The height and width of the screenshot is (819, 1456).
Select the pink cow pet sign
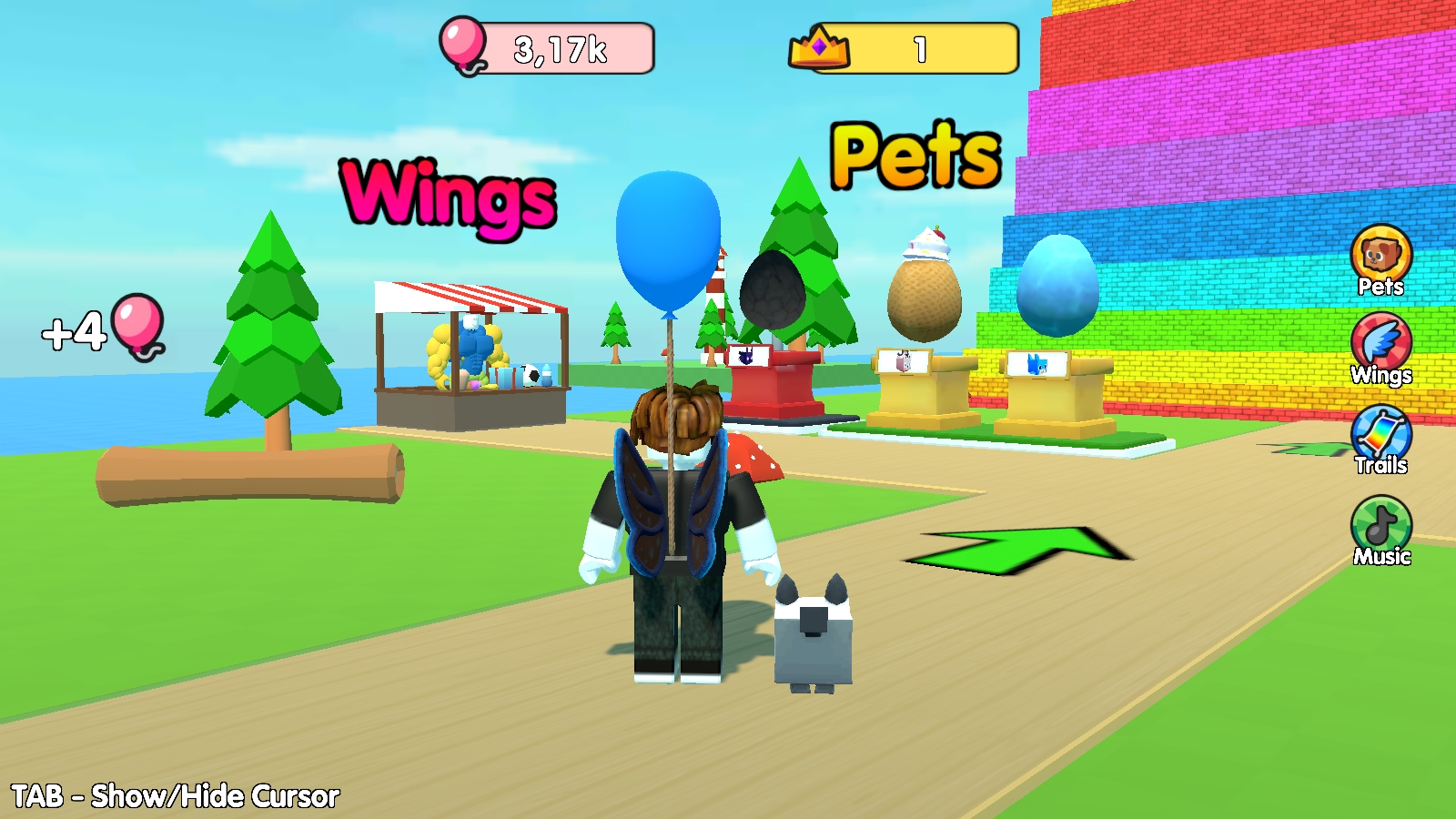point(901,359)
